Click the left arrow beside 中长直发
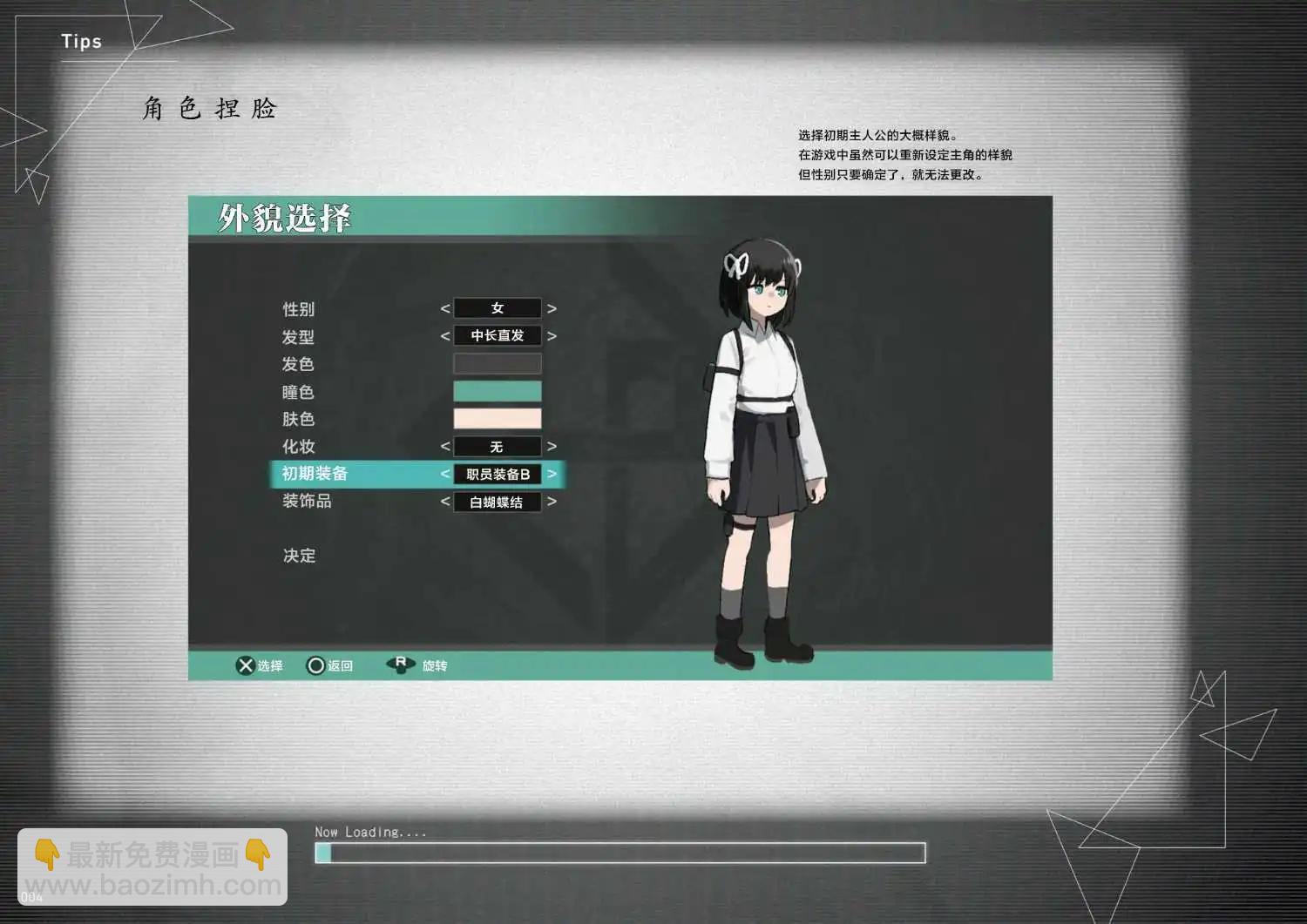1307x924 pixels. coord(445,336)
